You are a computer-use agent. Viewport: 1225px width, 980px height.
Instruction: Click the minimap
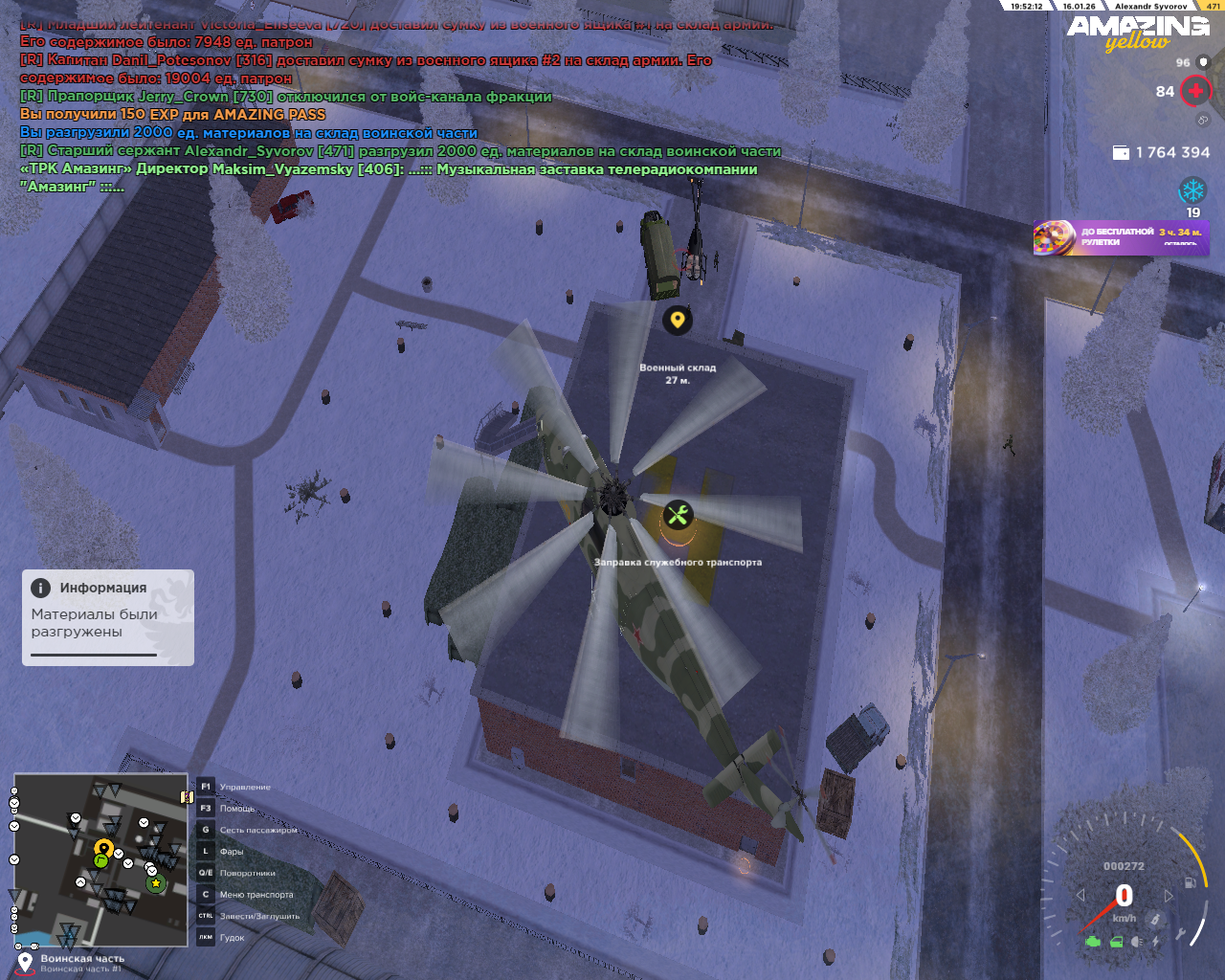click(100, 859)
